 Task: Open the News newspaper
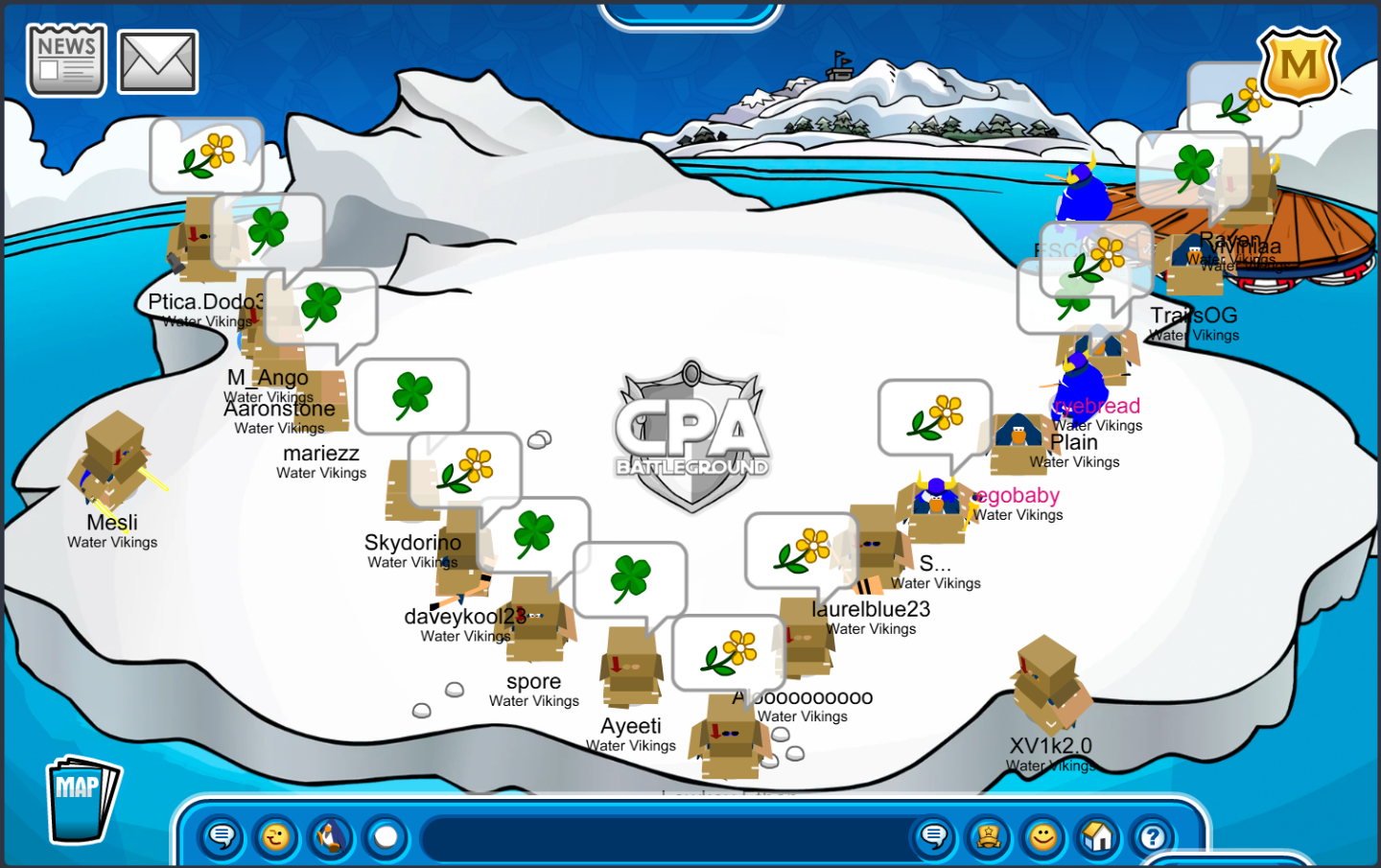66,60
